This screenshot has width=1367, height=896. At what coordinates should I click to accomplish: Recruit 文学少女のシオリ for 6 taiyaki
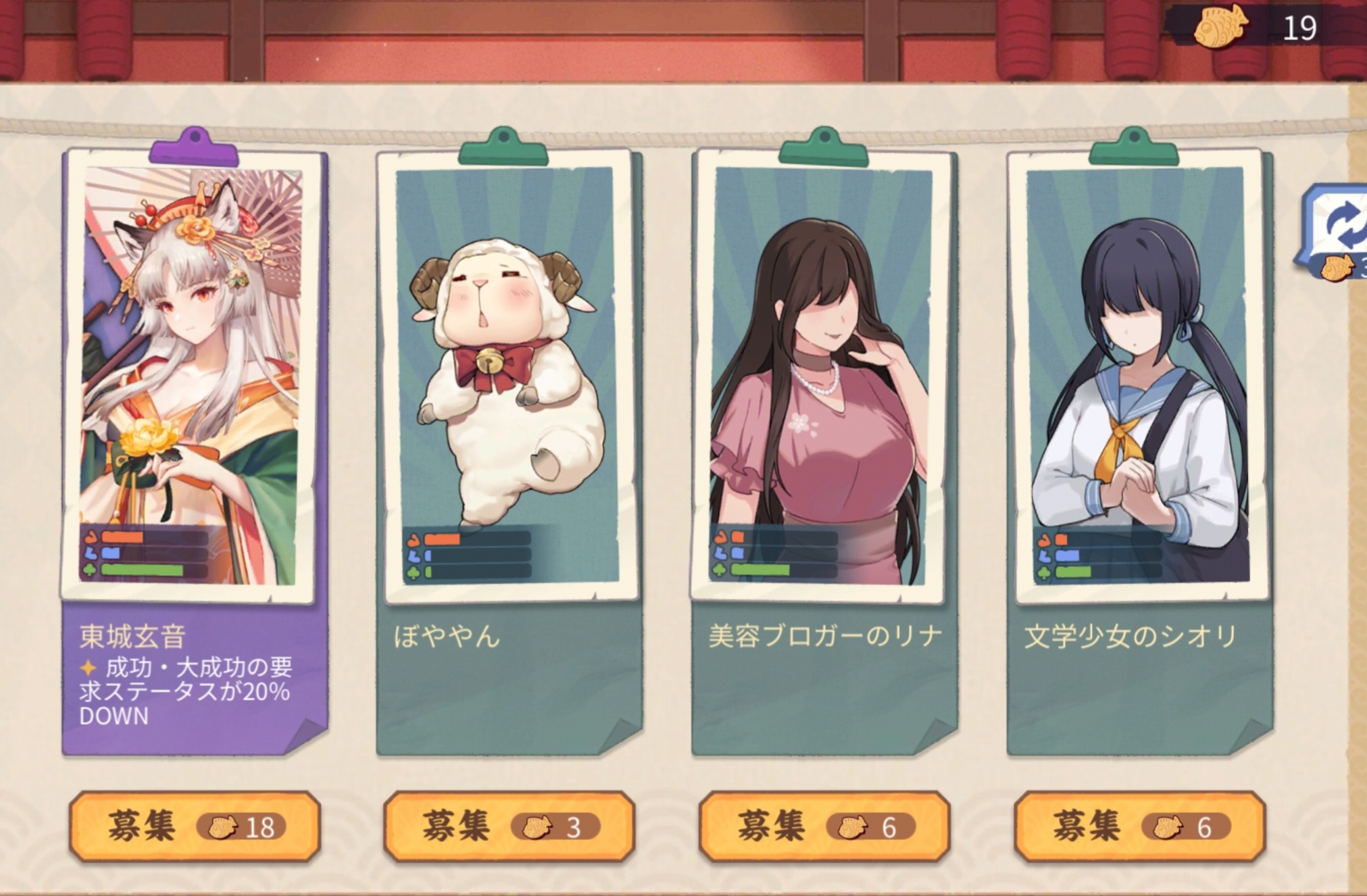tap(1139, 826)
